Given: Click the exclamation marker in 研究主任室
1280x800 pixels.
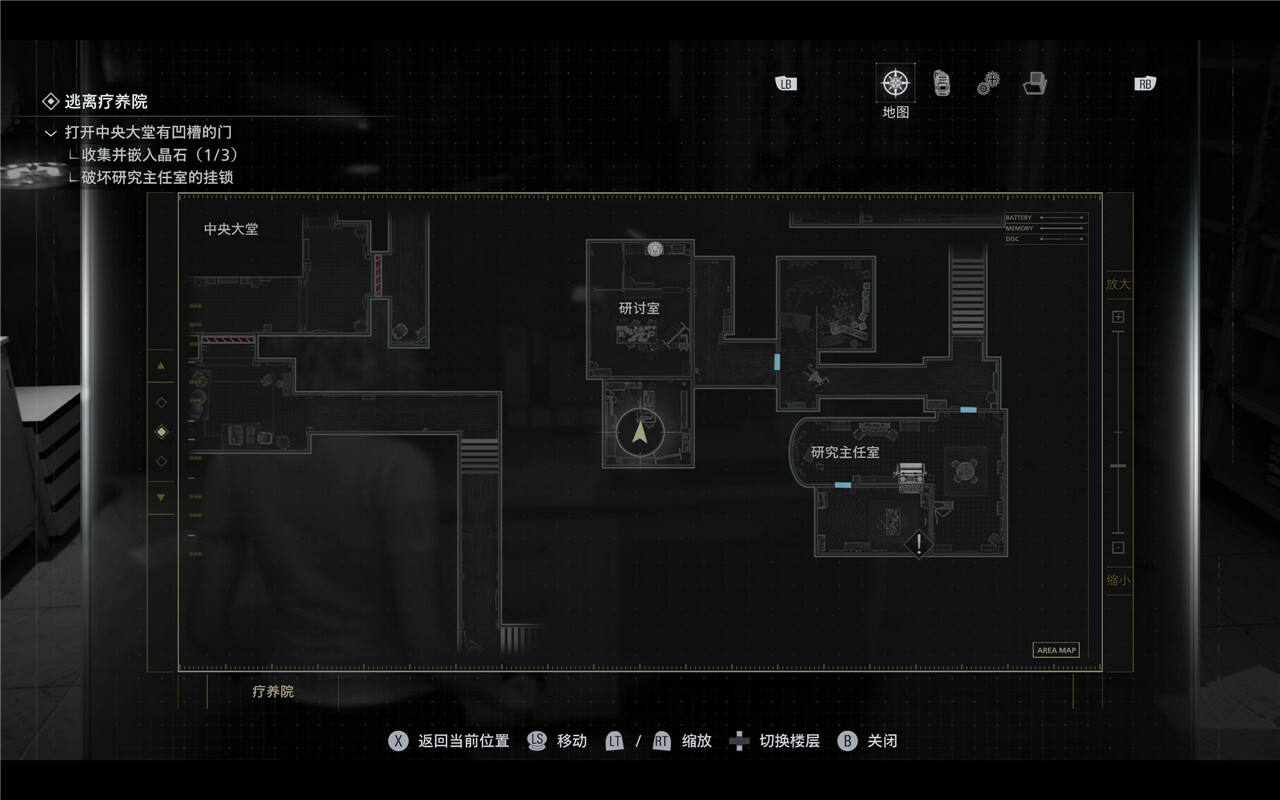Looking at the screenshot, I should 919,545.
